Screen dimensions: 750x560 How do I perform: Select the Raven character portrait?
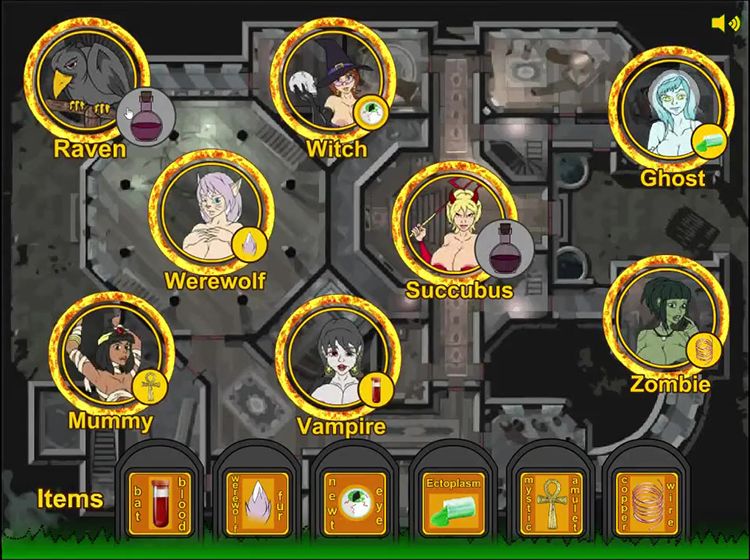tap(85, 80)
